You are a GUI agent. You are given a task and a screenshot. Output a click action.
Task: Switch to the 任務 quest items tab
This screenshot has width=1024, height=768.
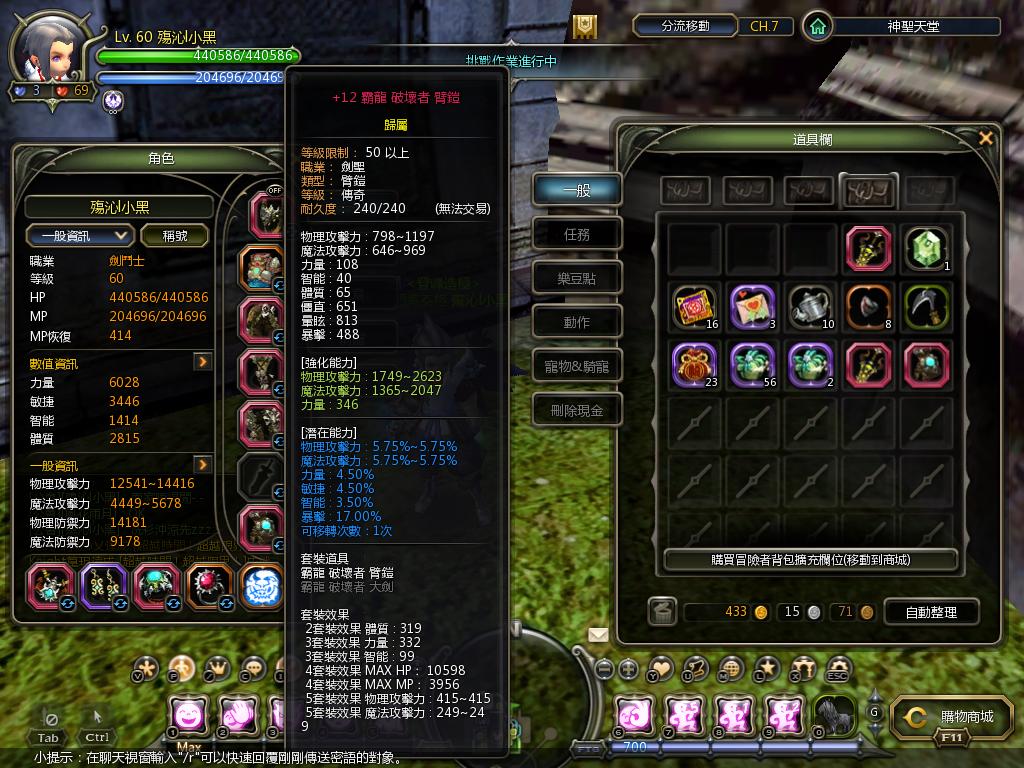point(576,235)
